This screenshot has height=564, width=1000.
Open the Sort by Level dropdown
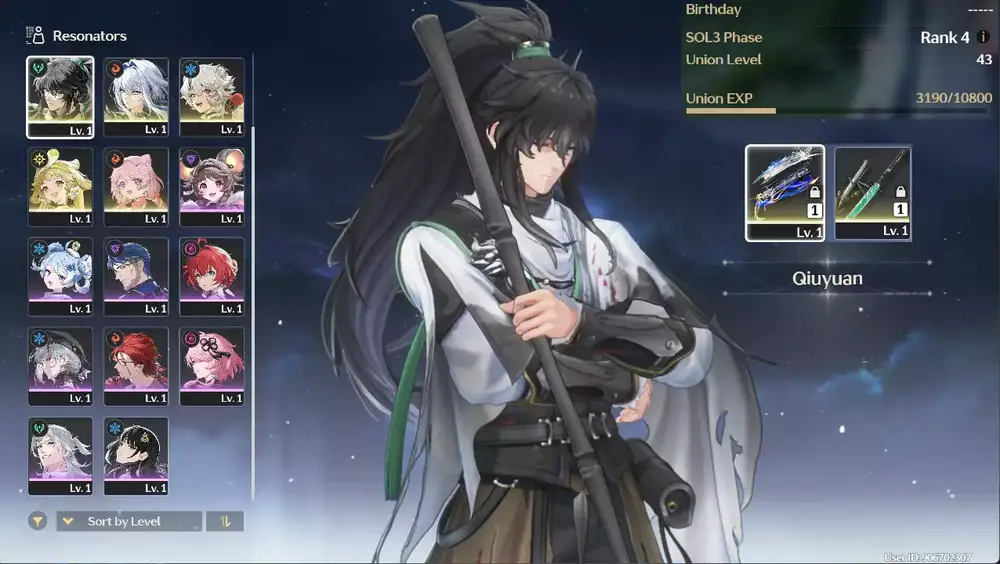click(129, 521)
